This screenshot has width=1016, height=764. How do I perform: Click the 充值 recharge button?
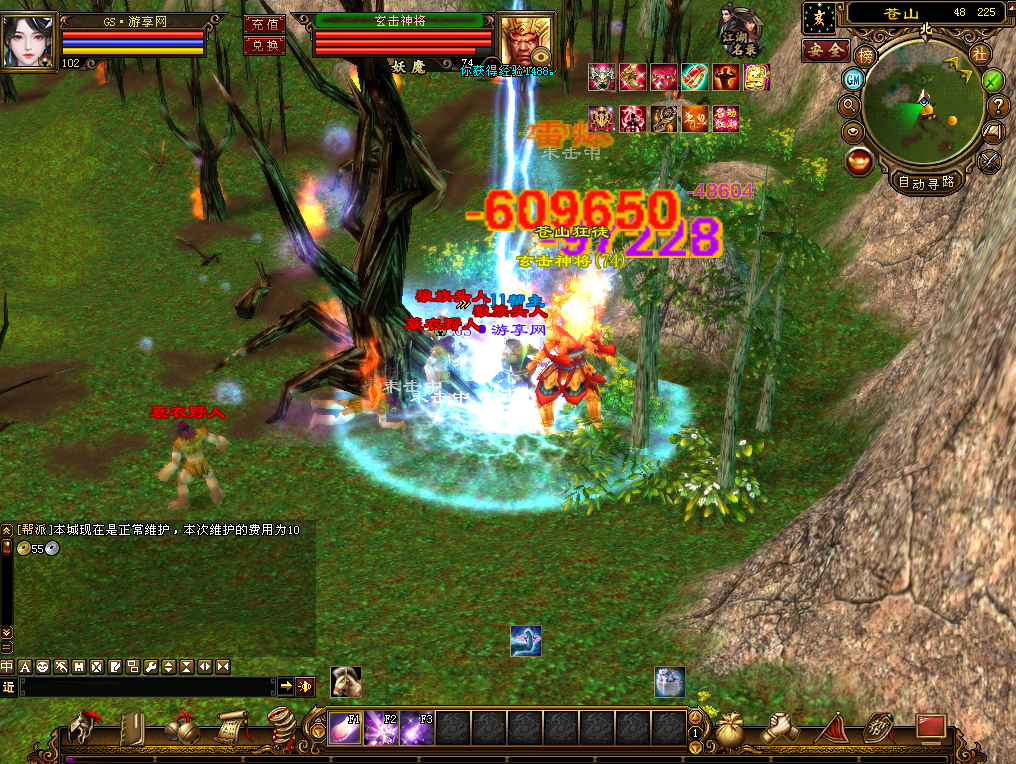(x=264, y=24)
